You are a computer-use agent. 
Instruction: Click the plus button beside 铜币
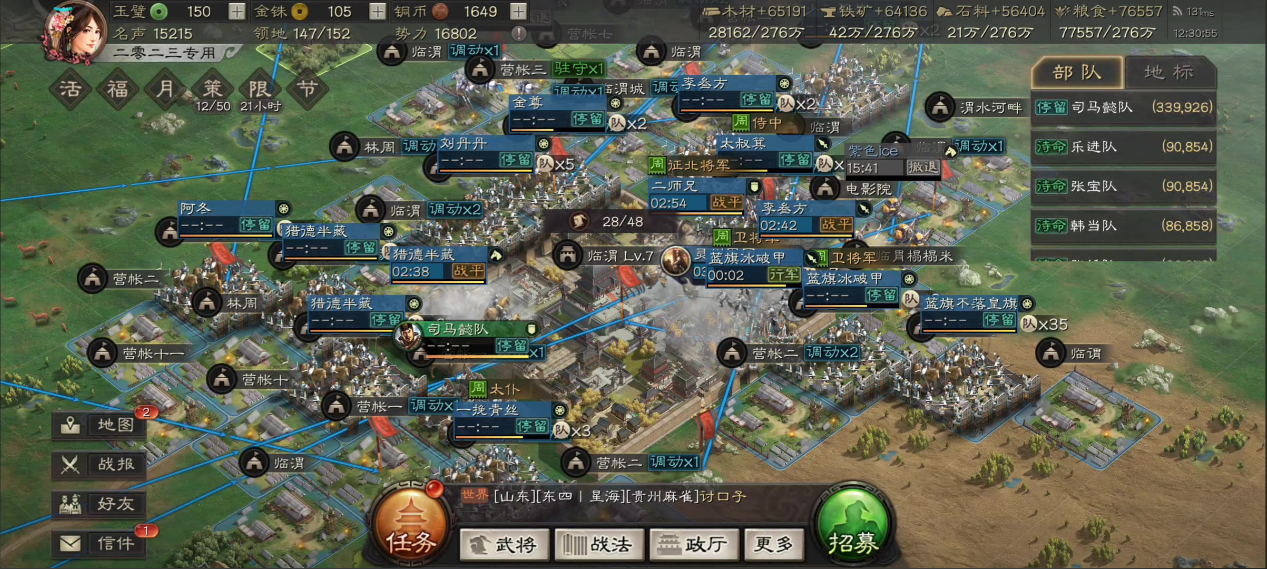tap(519, 12)
